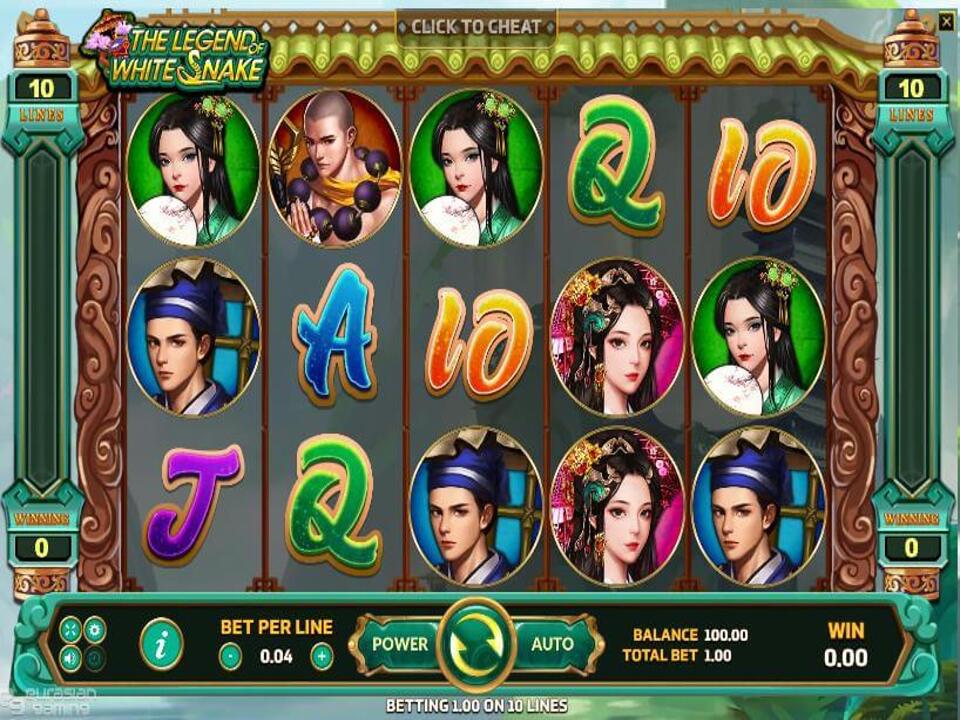
Task: Close the game with the X
Action: tap(946, 19)
